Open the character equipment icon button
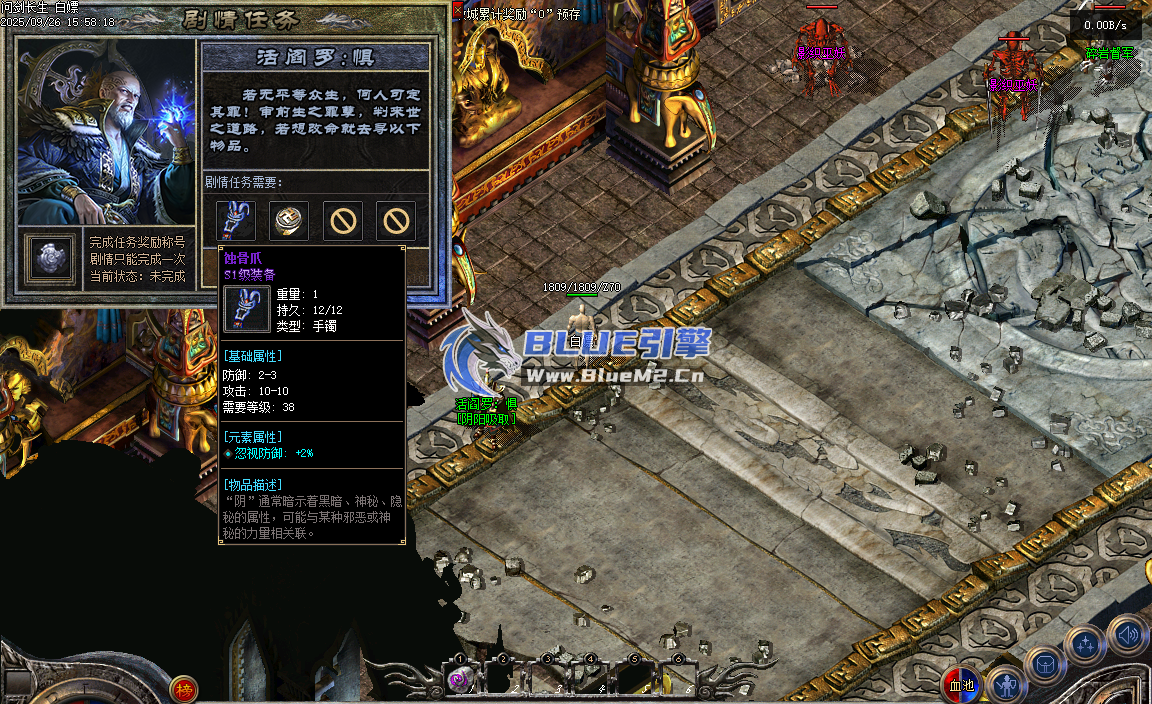The width and height of the screenshot is (1152, 704). click(x=1006, y=684)
